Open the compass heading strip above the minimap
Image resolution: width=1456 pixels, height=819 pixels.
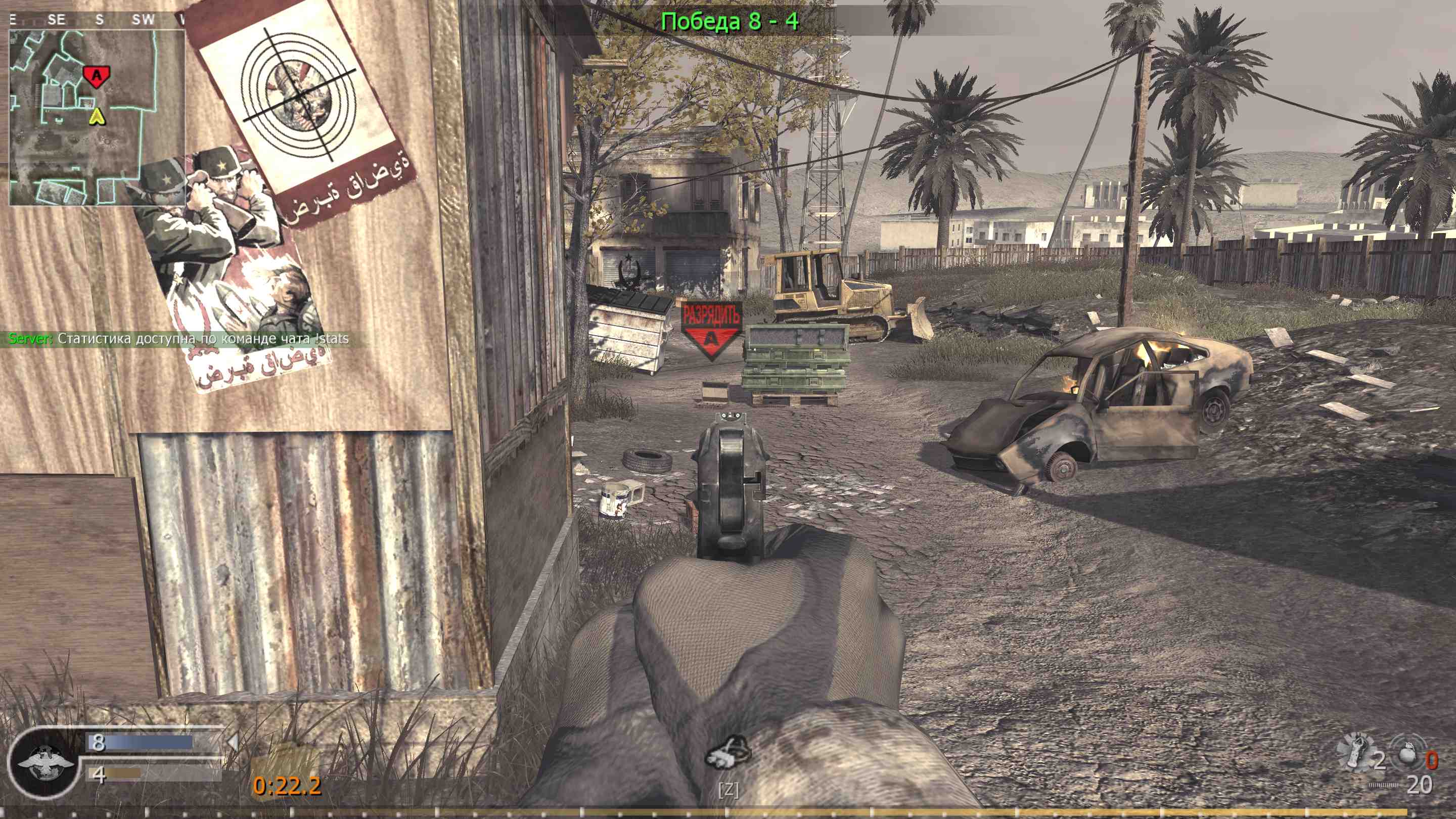pos(96,19)
